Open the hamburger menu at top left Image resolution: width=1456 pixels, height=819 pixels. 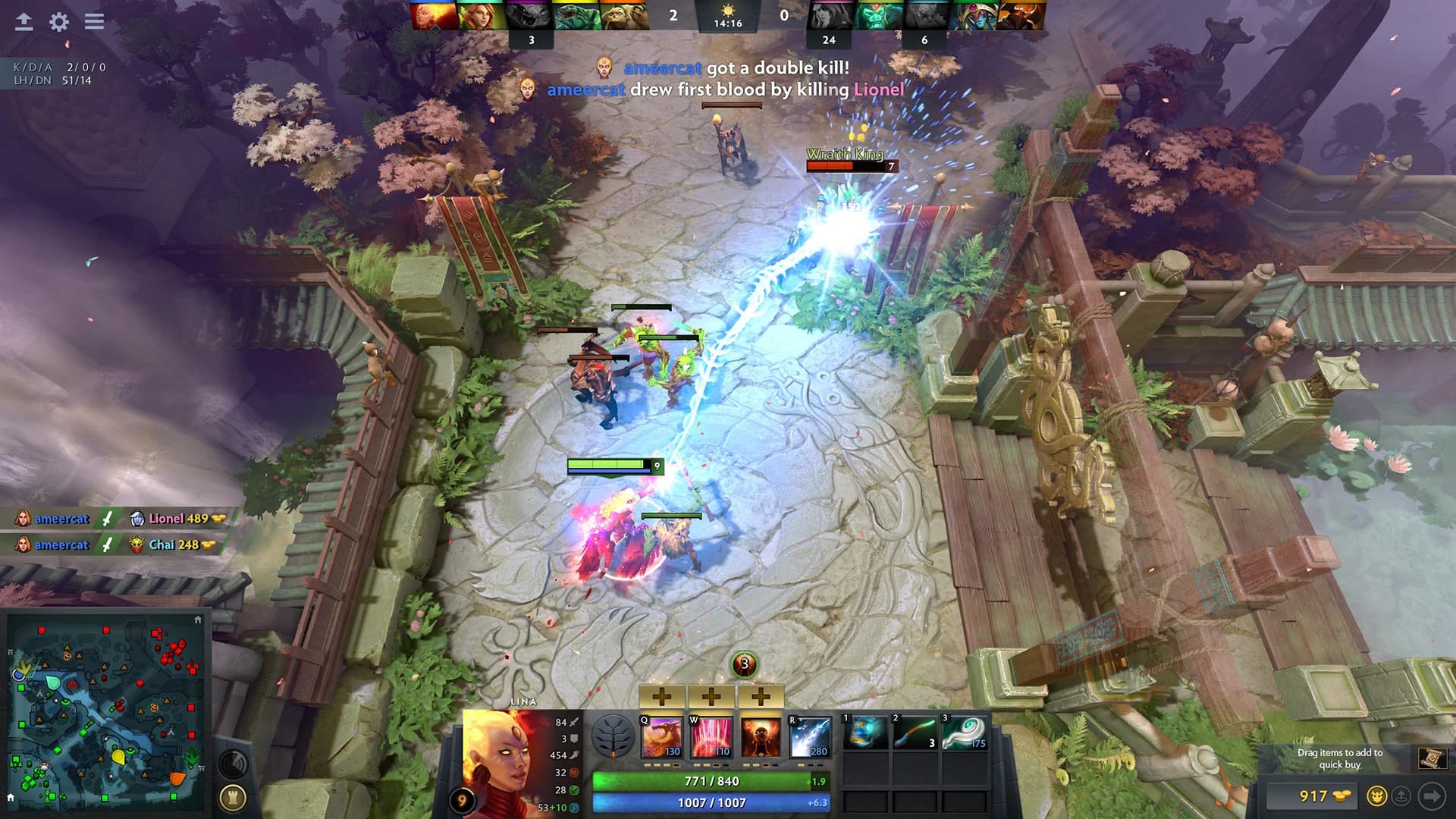click(93, 22)
